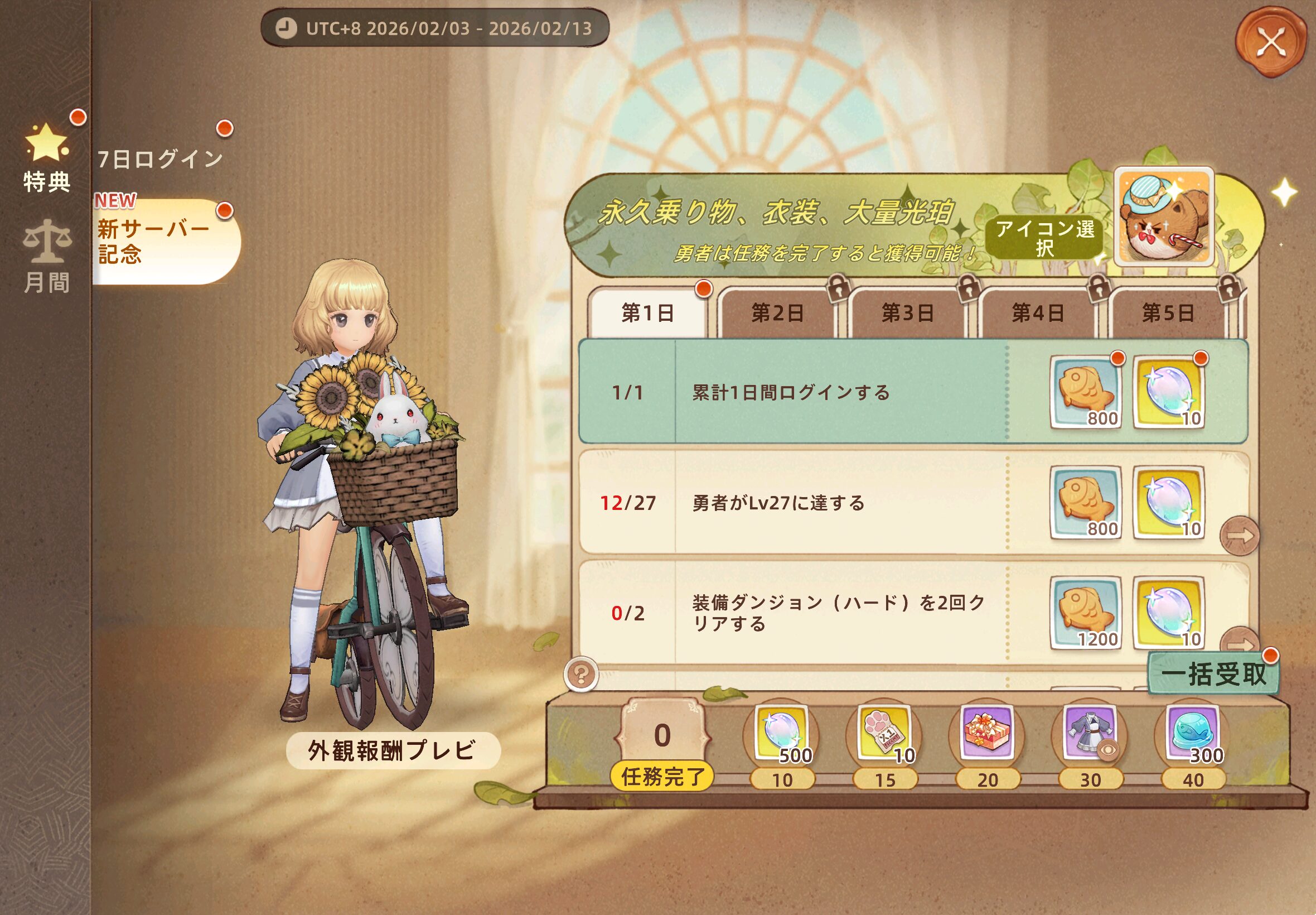Tap the 外観報酬プレビ preview button

393,750
